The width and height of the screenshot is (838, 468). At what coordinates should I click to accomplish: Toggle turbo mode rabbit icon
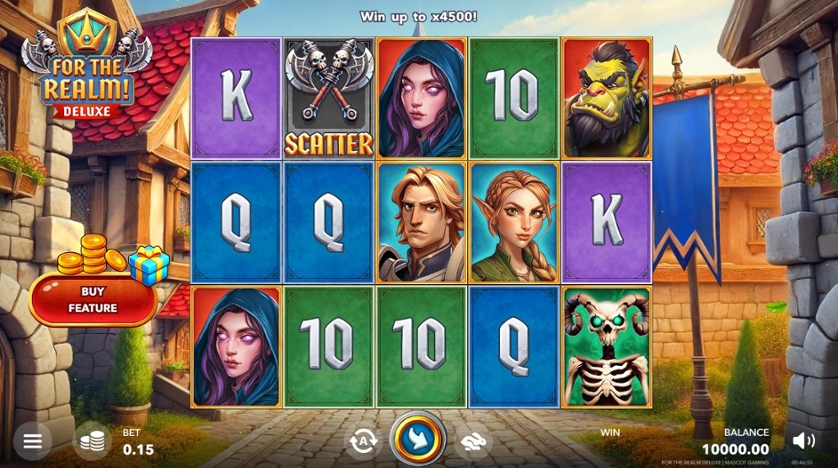coord(472,440)
